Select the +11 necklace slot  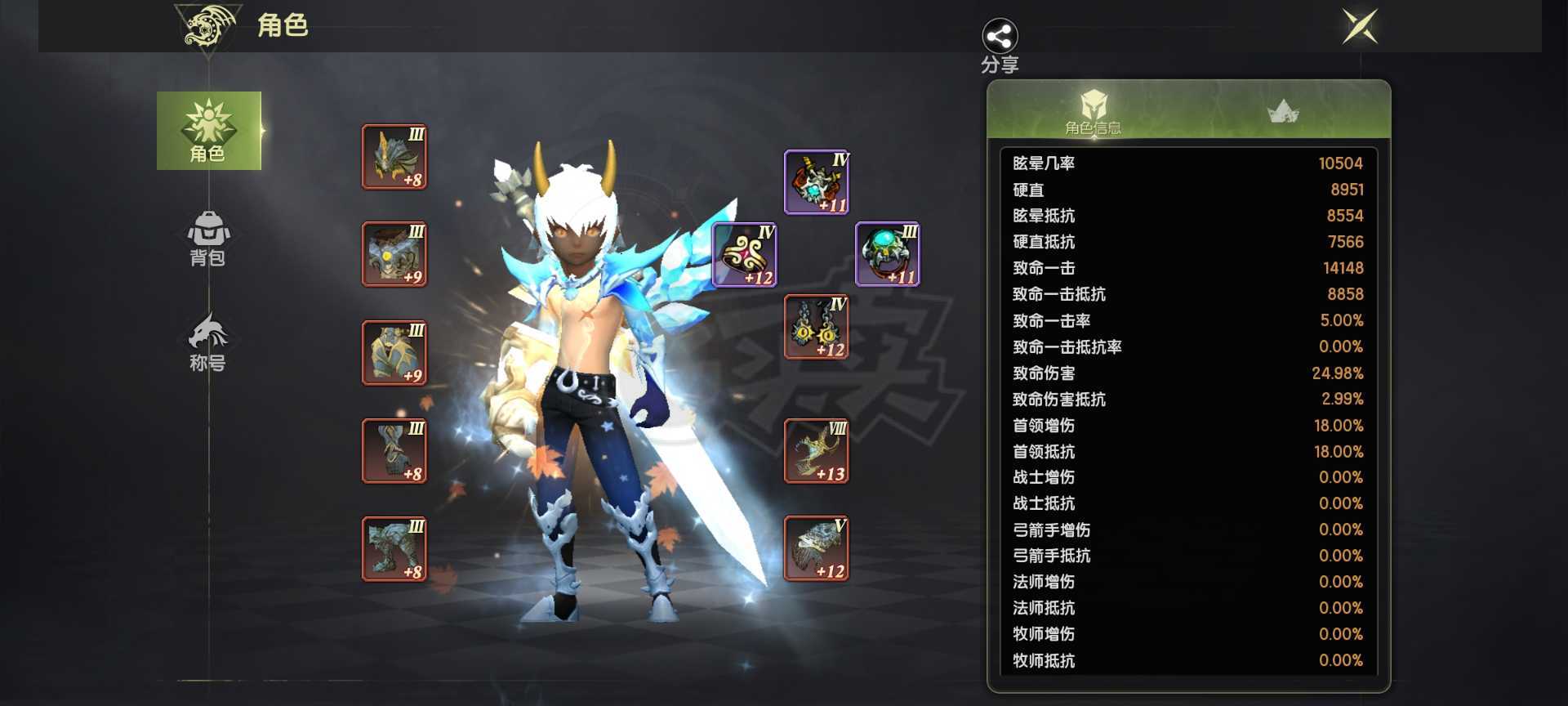click(817, 182)
